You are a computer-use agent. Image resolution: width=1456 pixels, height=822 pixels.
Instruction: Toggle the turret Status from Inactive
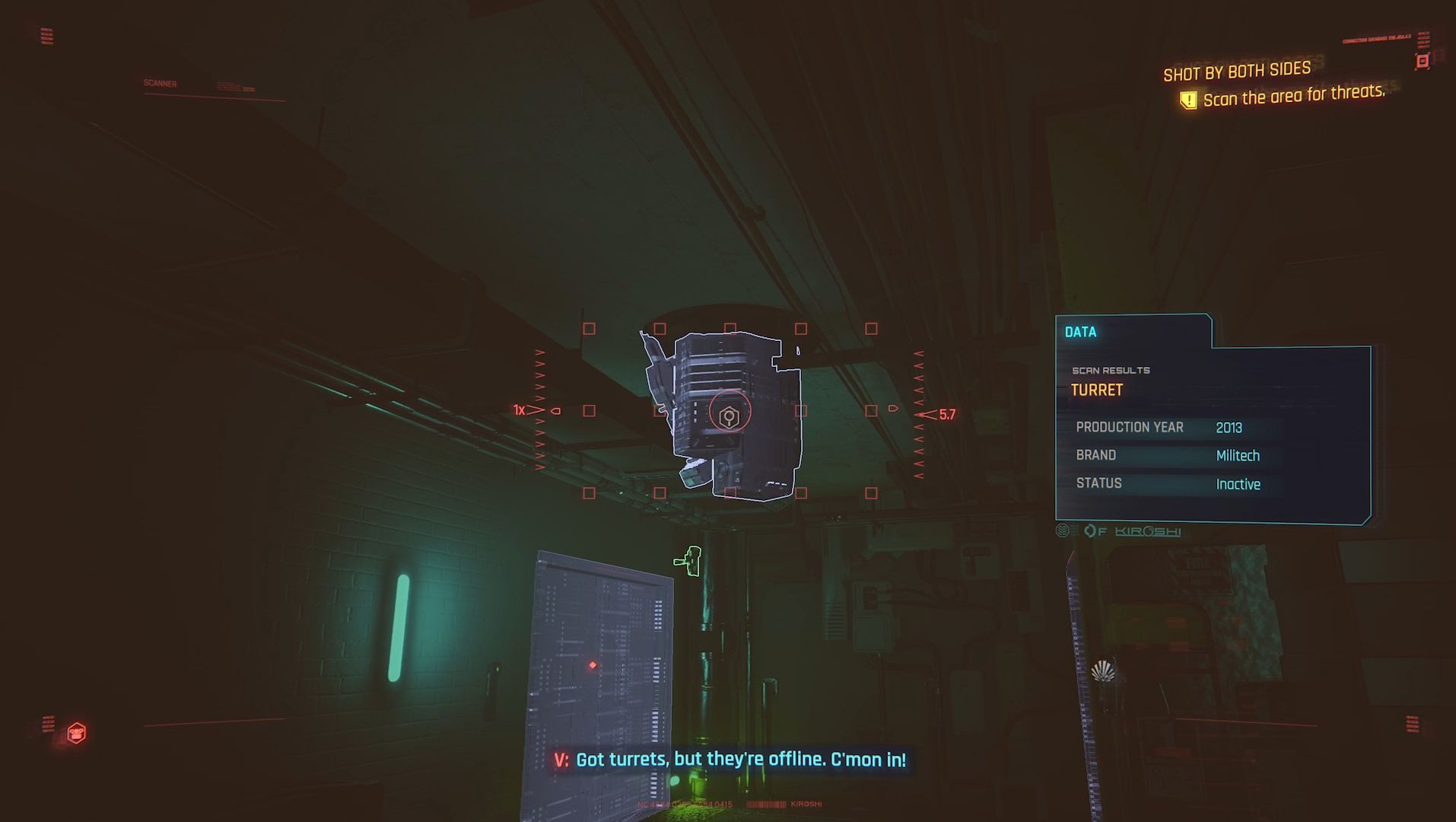(1238, 484)
